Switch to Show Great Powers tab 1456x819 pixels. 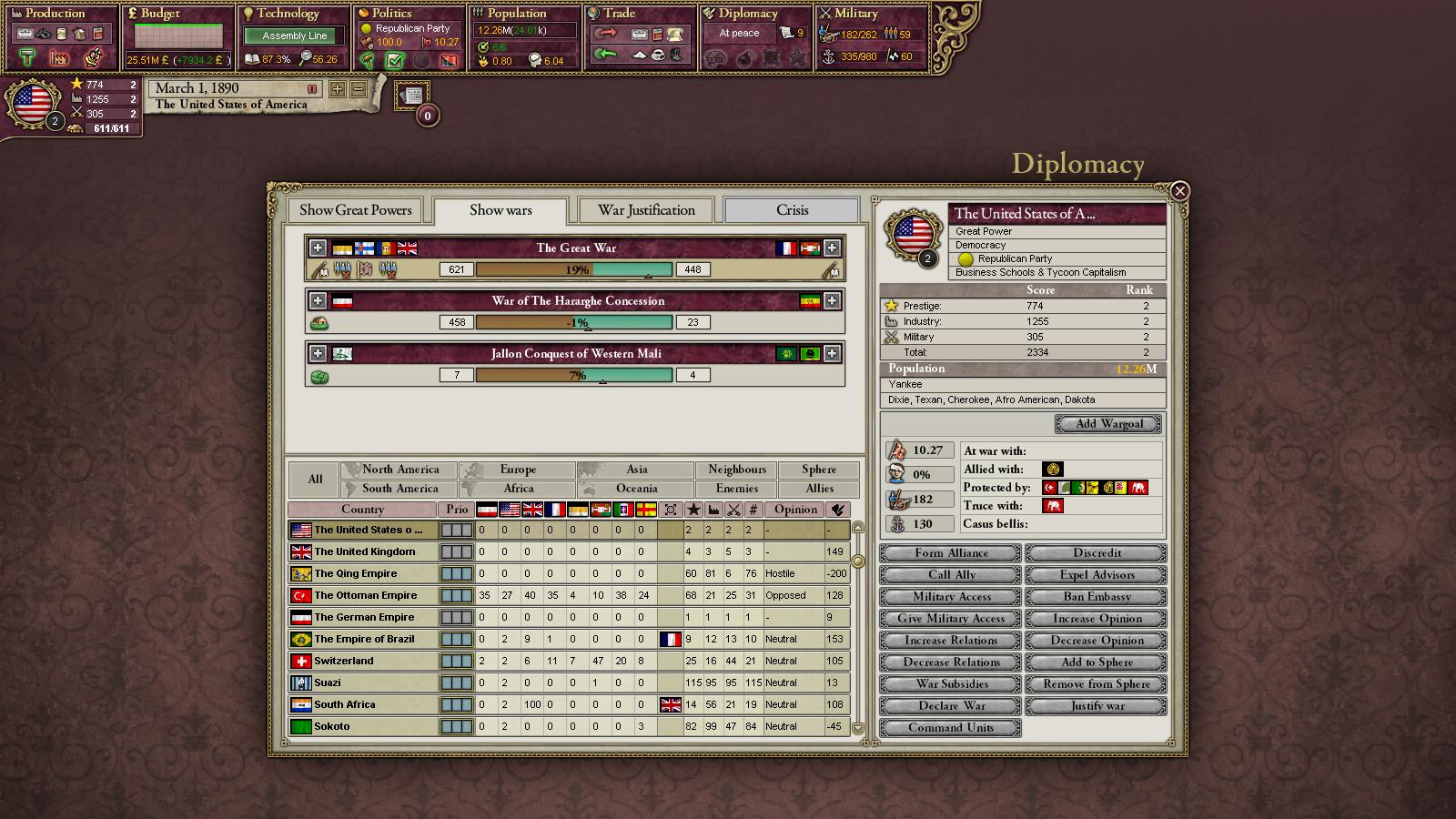click(x=356, y=210)
